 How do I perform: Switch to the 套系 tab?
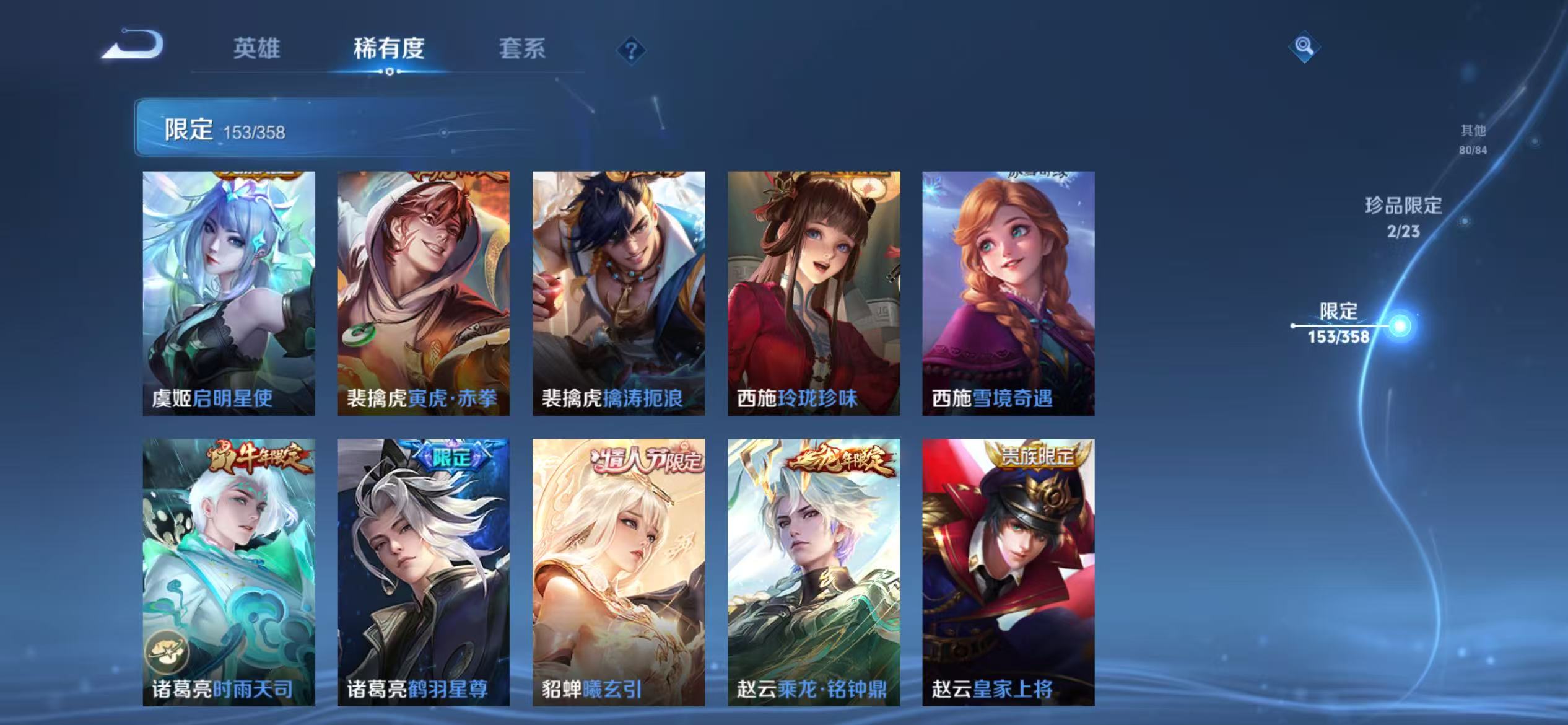523,50
